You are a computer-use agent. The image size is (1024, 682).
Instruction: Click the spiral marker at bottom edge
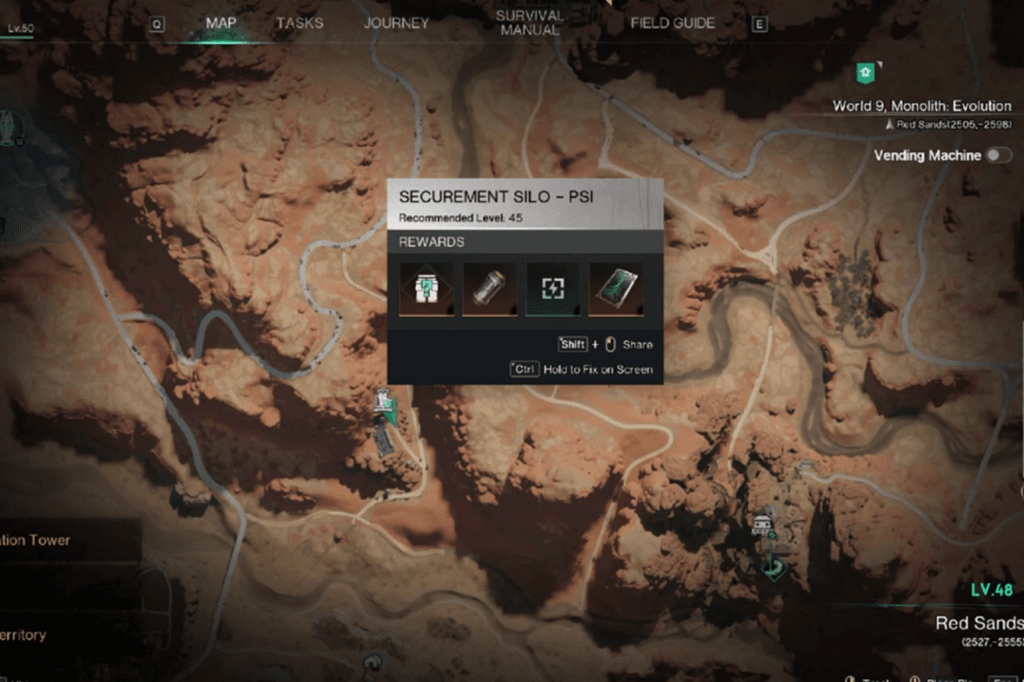(374, 661)
